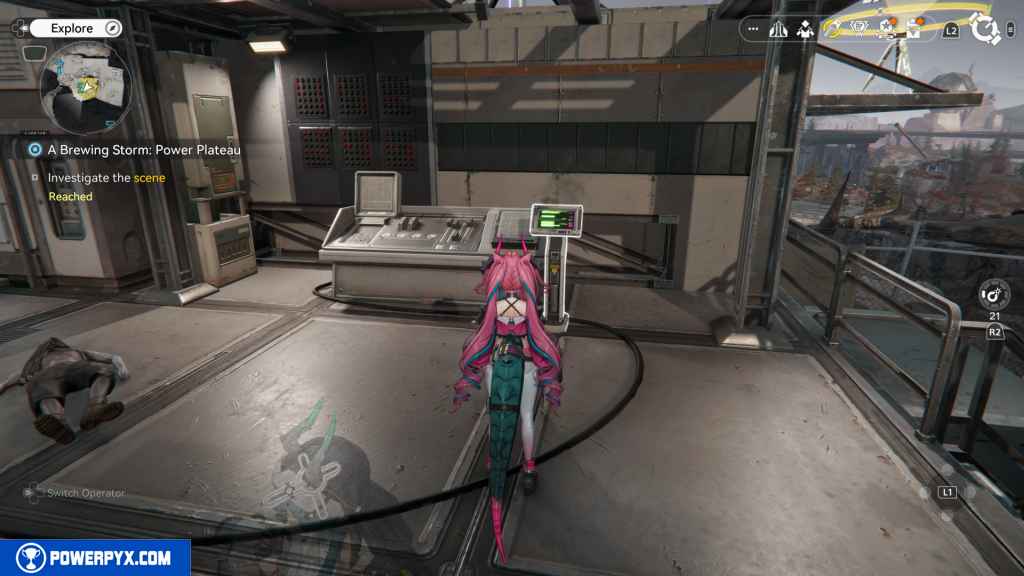Open the winged emblem icon in top bar
The width and height of the screenshot is (1024, 576).
tap(858, 29)
